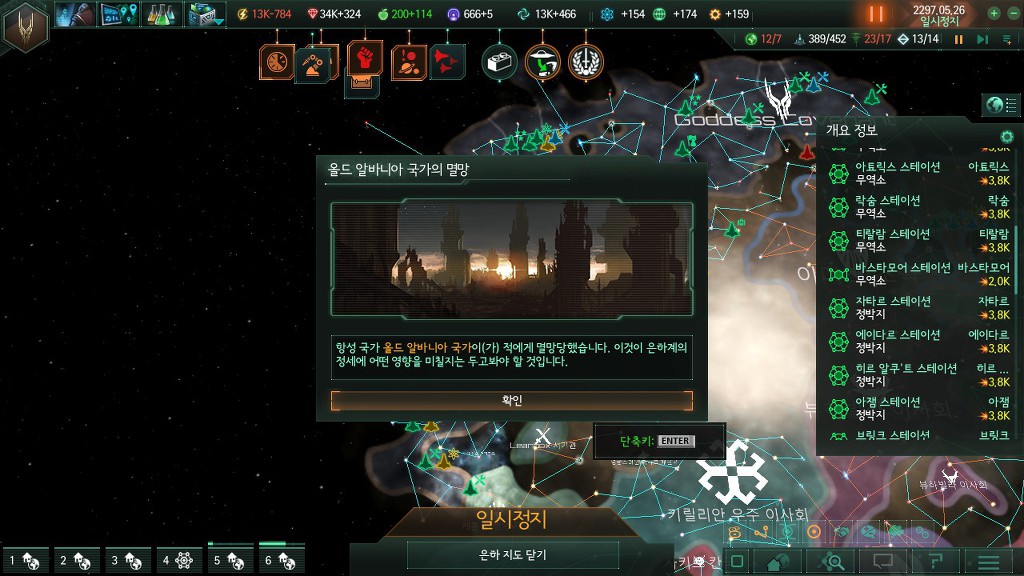Open the empire emblem government panel
1024x576 pixels.
(x=25, y=26)
